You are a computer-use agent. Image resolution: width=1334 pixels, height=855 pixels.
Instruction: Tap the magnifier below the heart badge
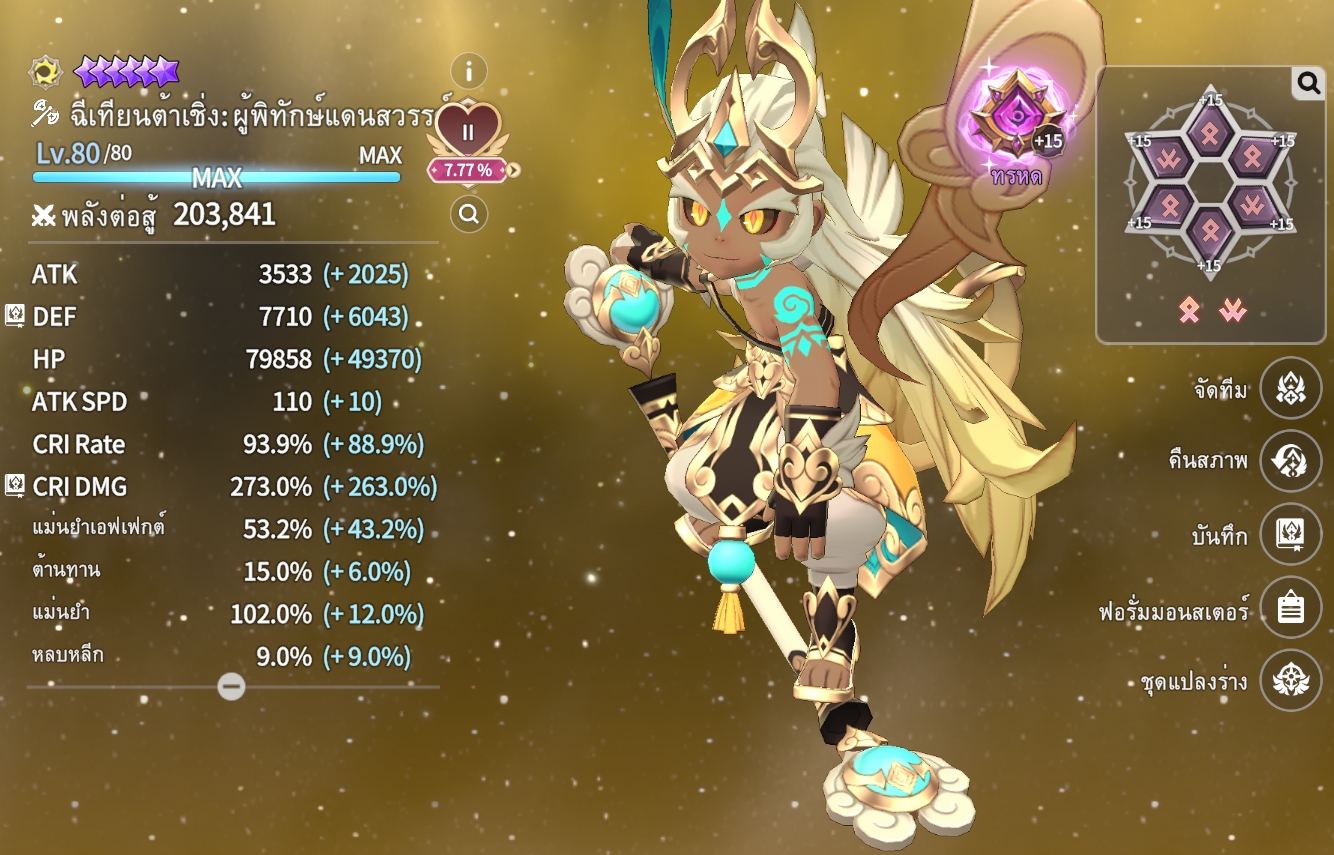click(468, 213)
